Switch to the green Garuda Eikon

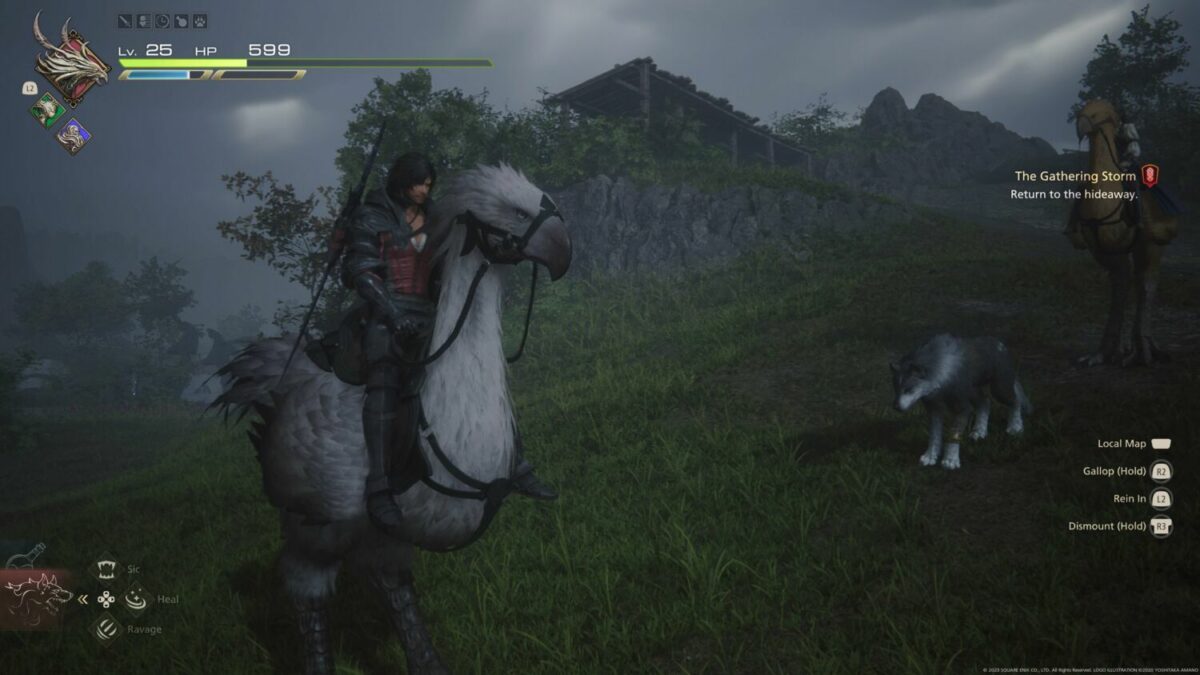coord(47,109)
